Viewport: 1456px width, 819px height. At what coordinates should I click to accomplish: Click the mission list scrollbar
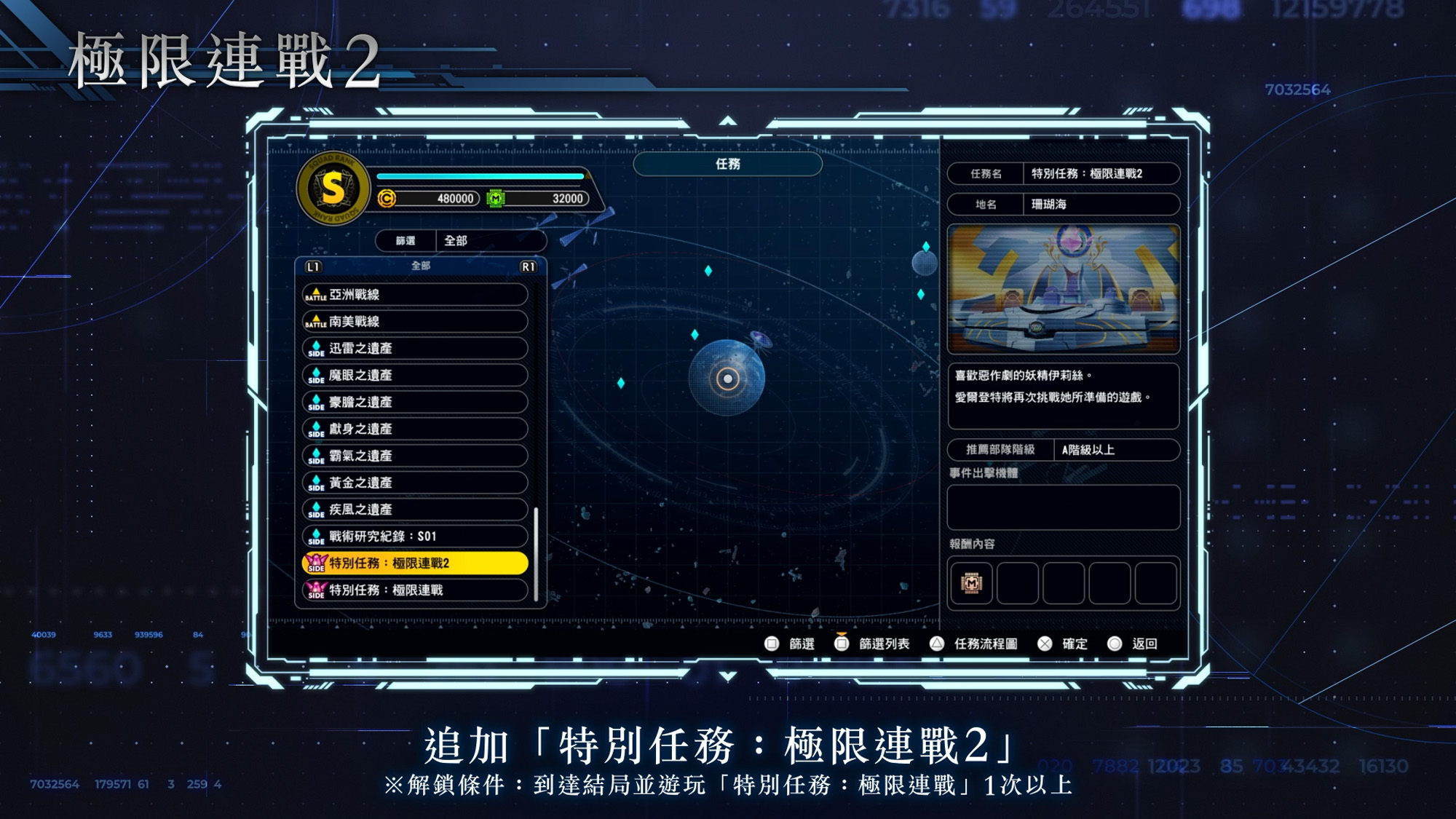pos(537,553)
